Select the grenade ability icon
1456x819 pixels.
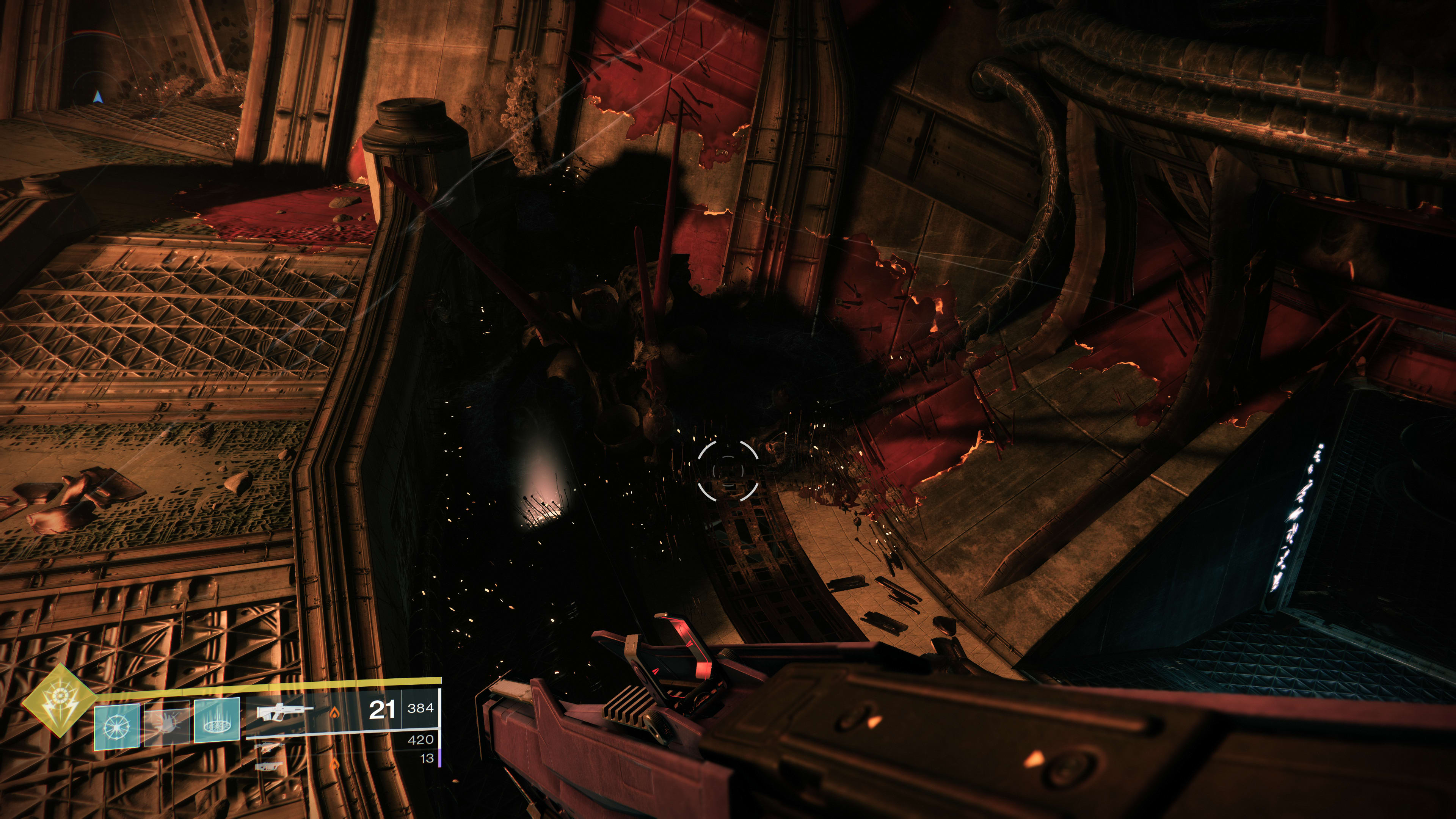pos(116,728)
